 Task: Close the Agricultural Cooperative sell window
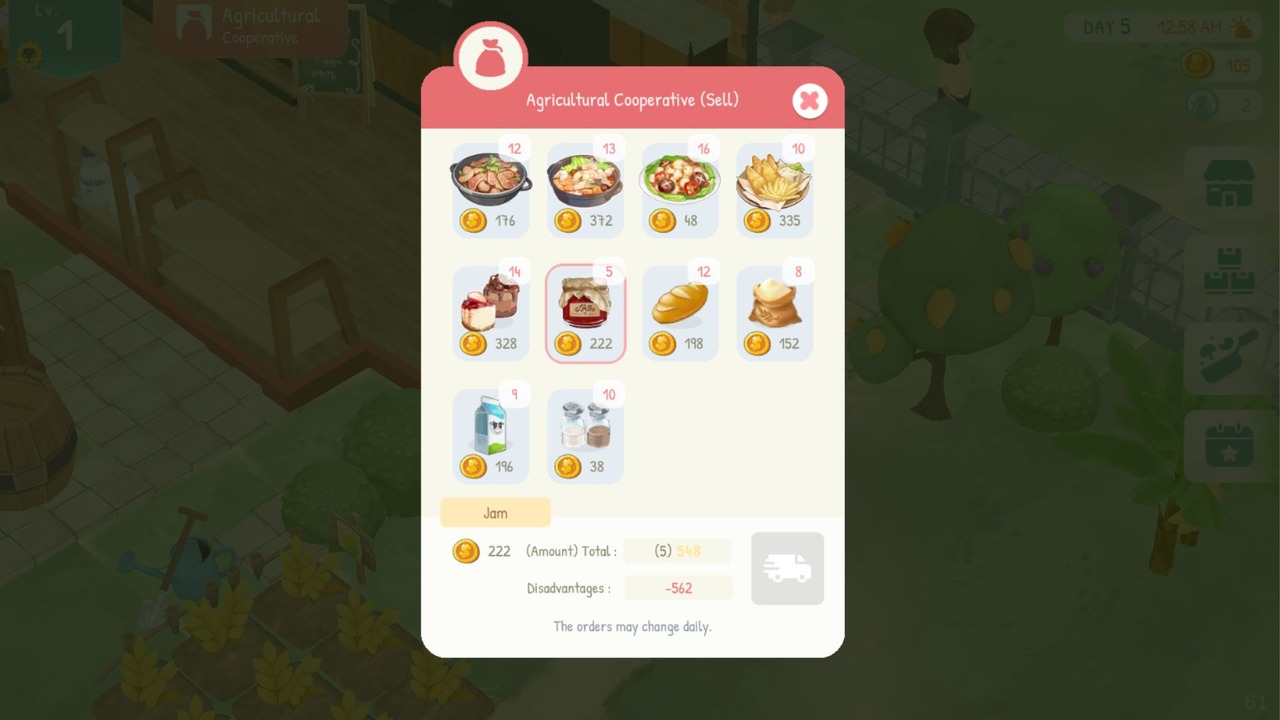point(810,100)
